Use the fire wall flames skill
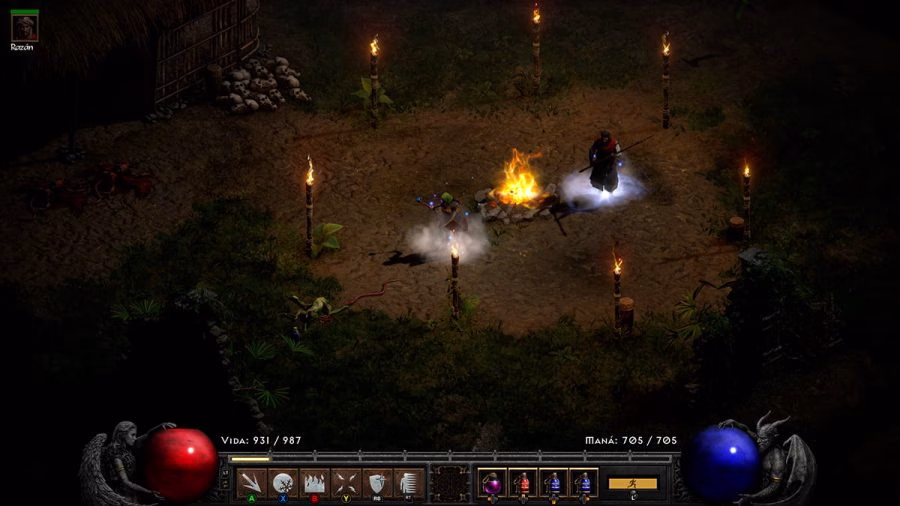The image size is (900, 506). (x=314, y=483)
